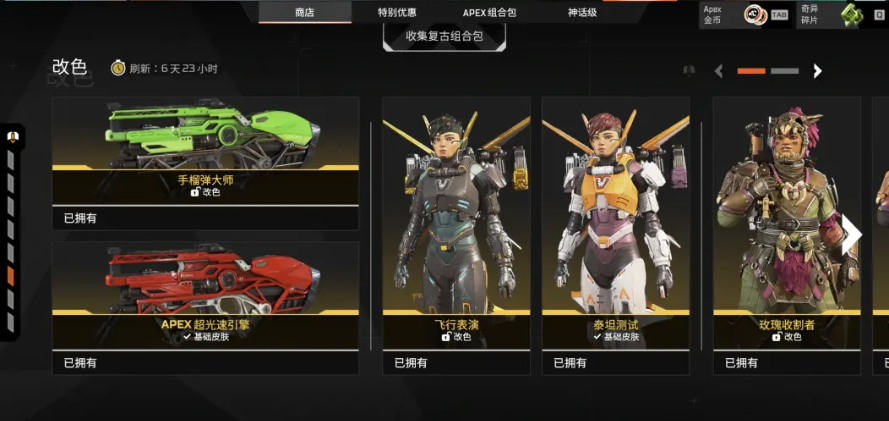Image resolution: width=889 pixels, height=421 pixels.
Task: Show the previous page with the small left arrow
Action: (x=718, y=71)
